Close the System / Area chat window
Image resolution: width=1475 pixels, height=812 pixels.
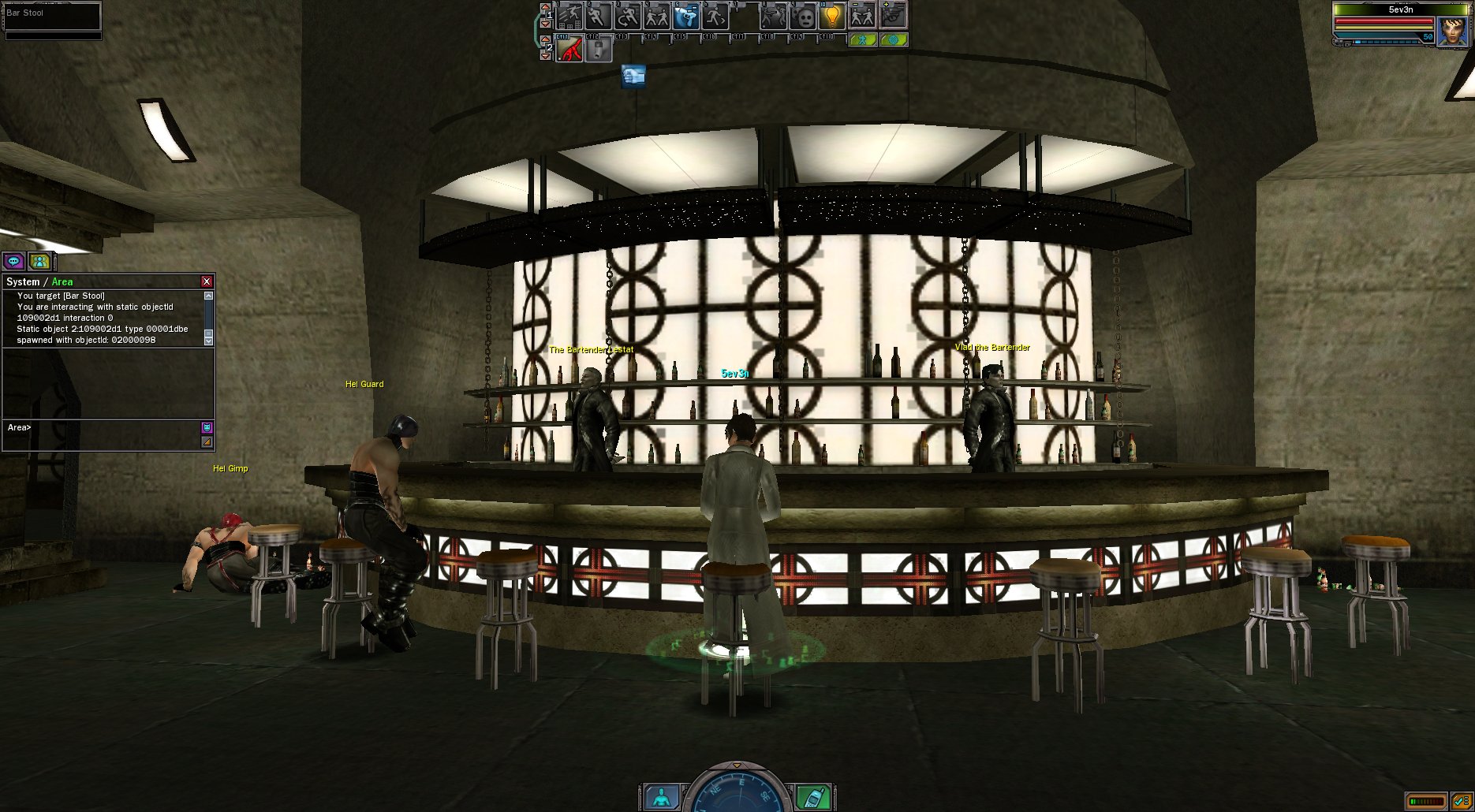click(207, 281)
